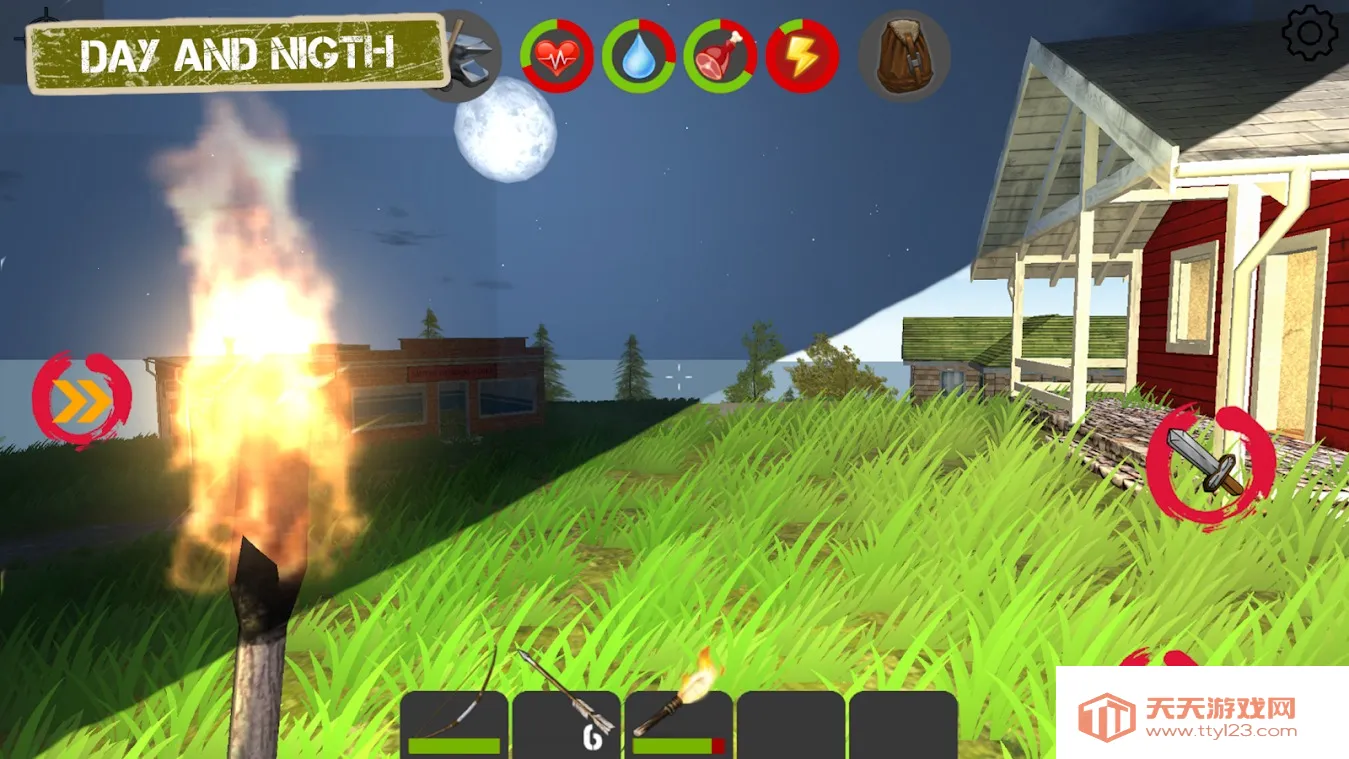Open the settings gear menu
The width and height of the screenshot is (1349, 759).
pos(1309,33)
